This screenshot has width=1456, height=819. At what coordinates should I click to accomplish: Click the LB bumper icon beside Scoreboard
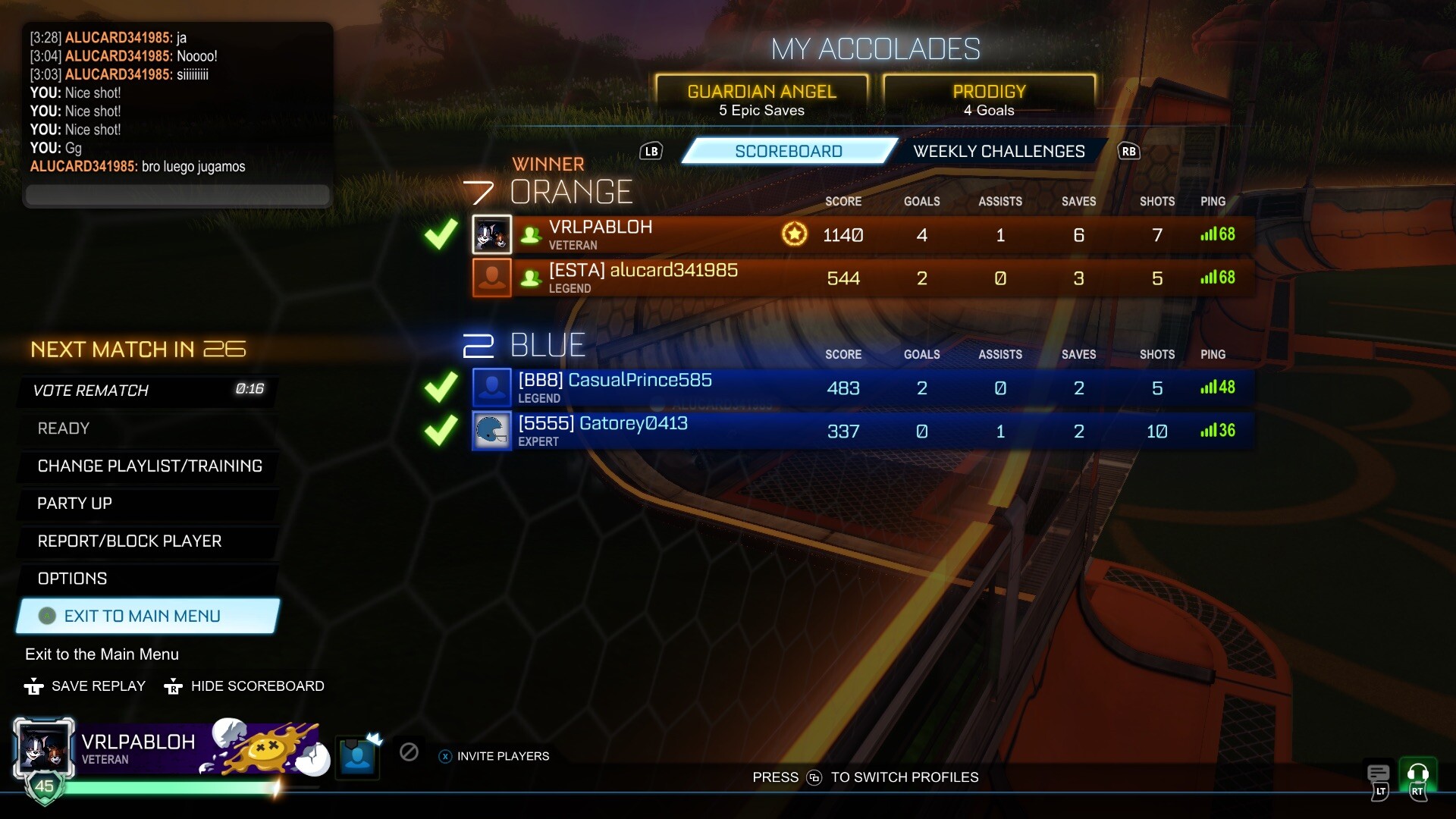coord(651,151)
